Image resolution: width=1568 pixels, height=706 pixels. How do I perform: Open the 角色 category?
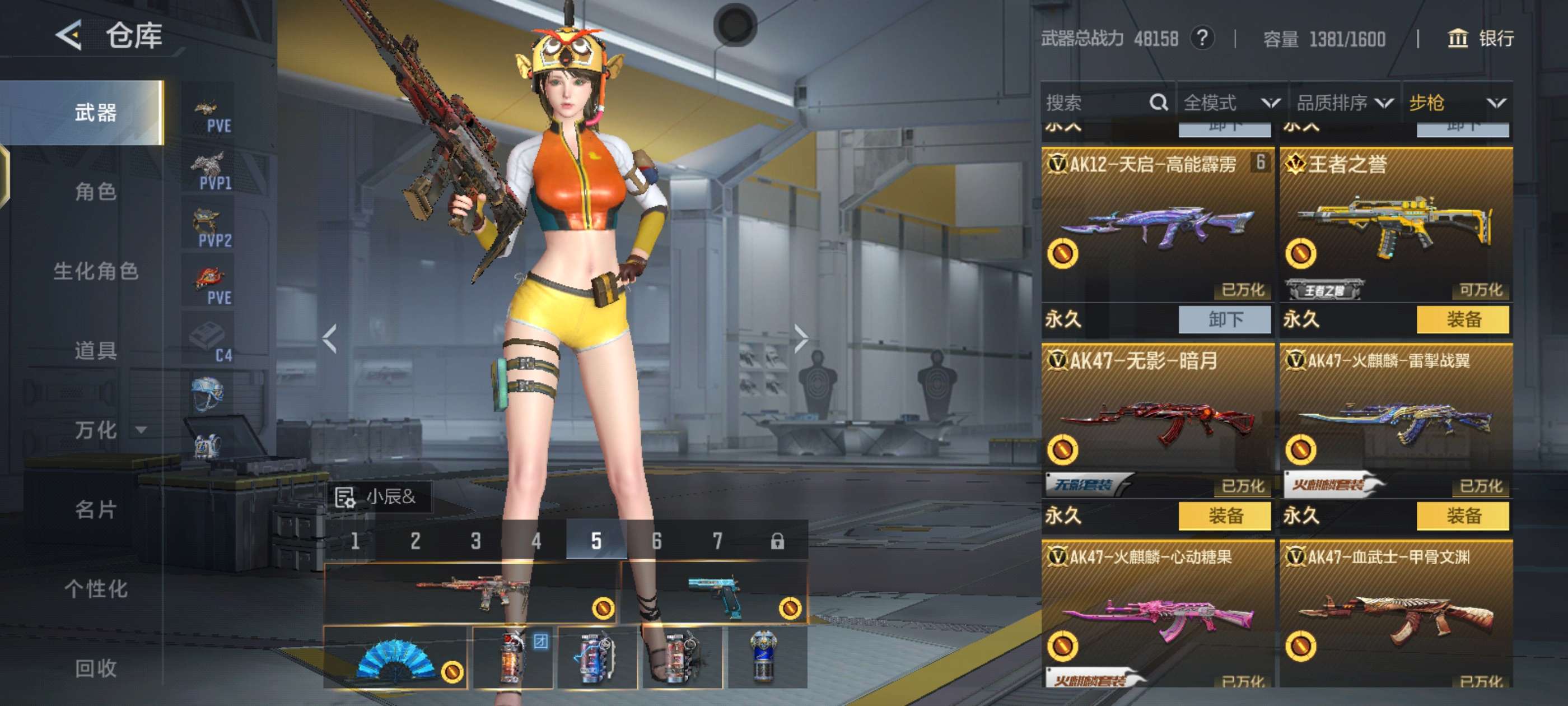point(96,192)
